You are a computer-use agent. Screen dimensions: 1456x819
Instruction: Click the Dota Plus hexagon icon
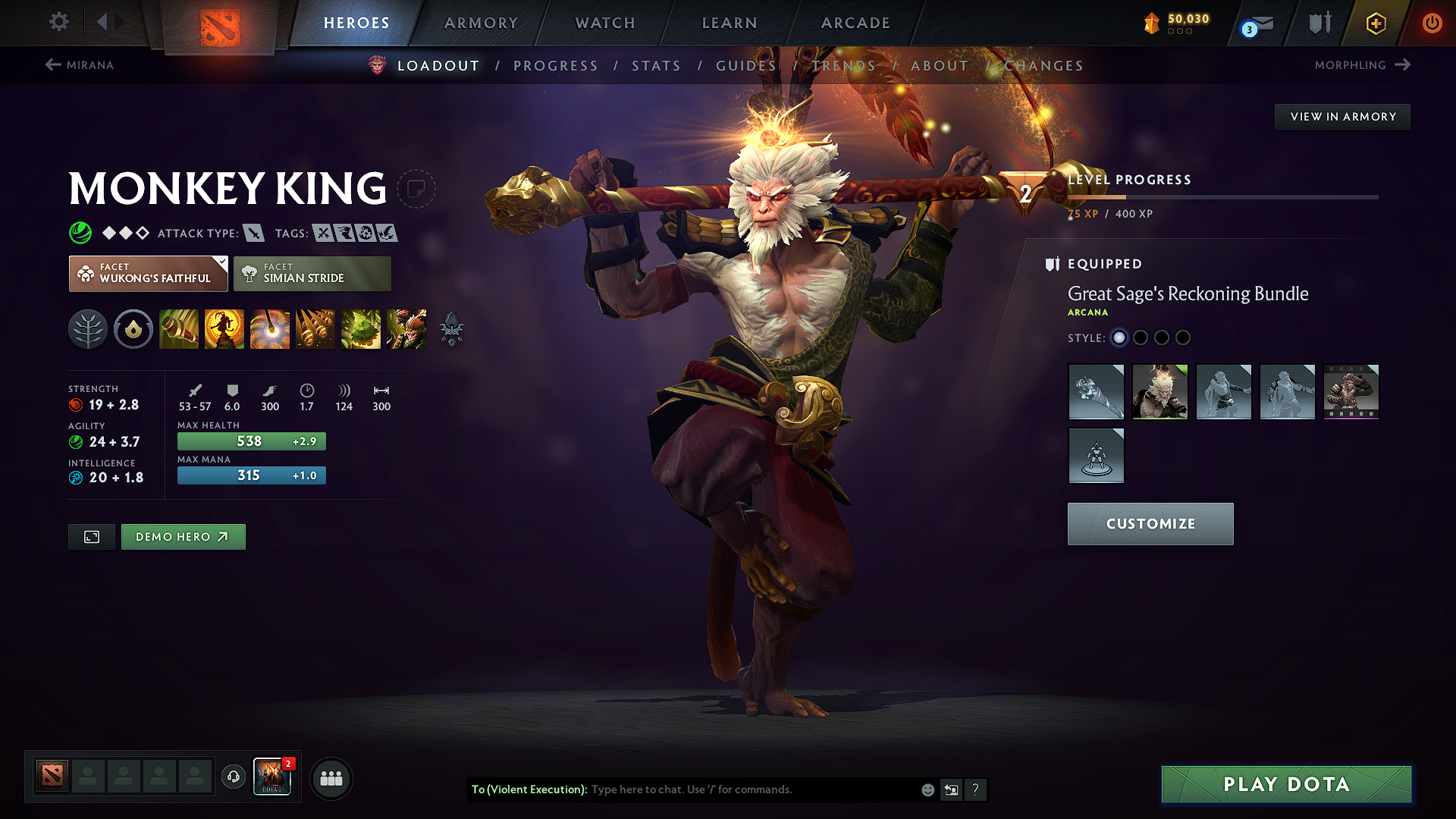[x=1375, y=23]
